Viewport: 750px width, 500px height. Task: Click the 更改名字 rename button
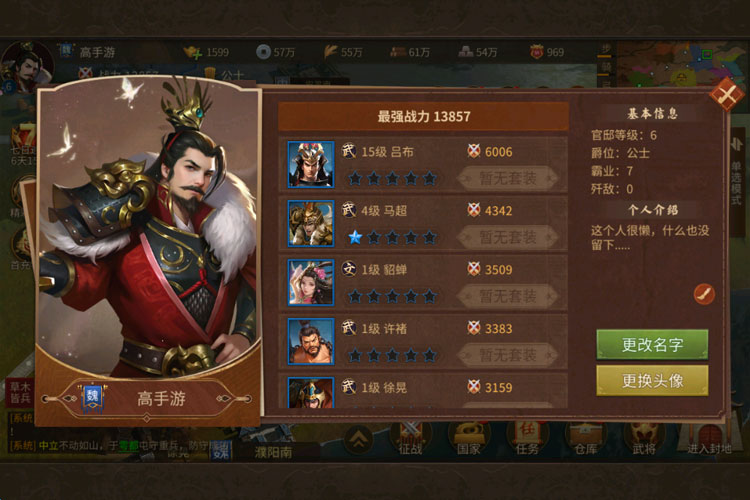(x=652, y=344)
